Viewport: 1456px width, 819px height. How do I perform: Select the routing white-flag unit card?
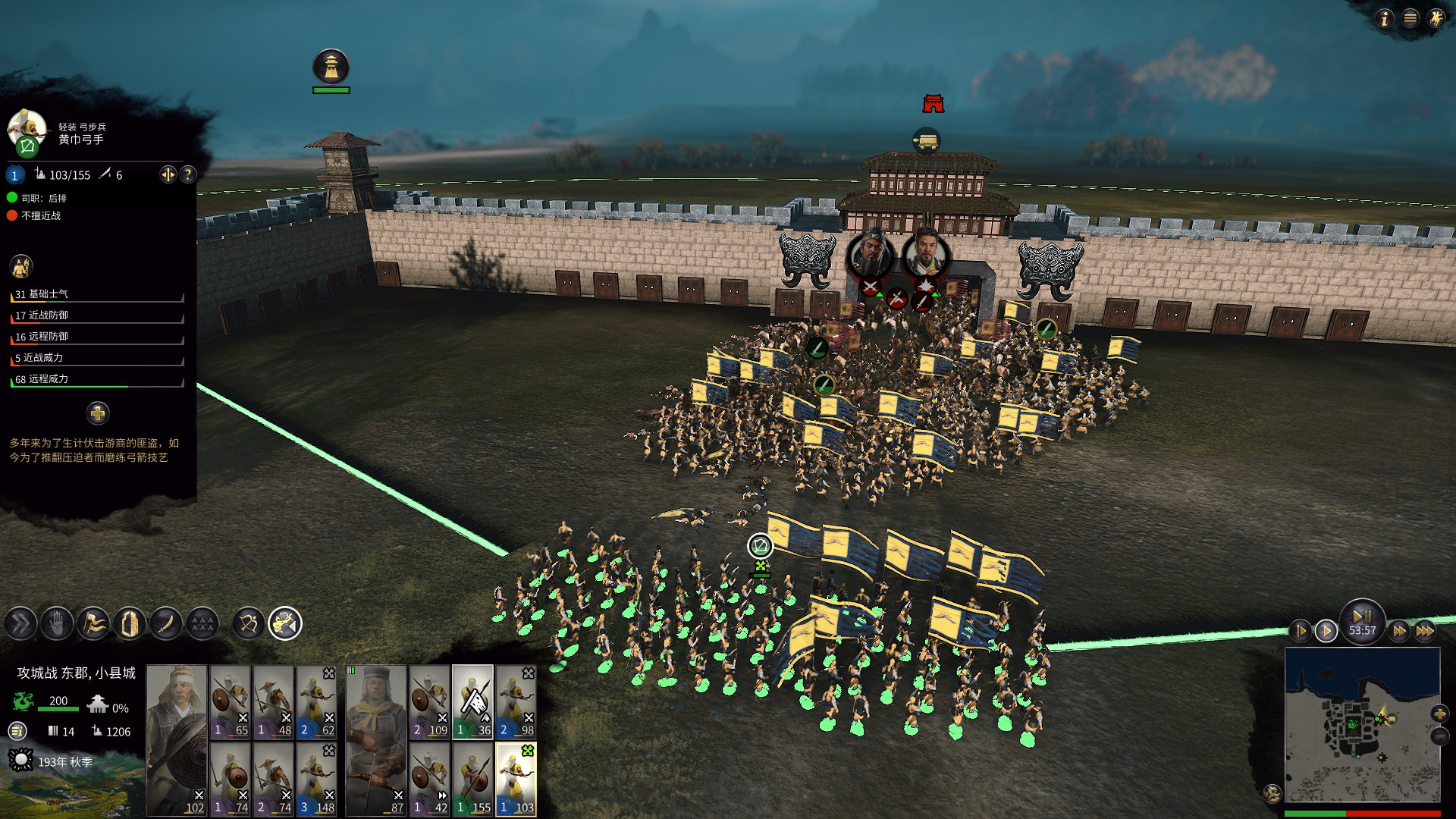(473, 701)
